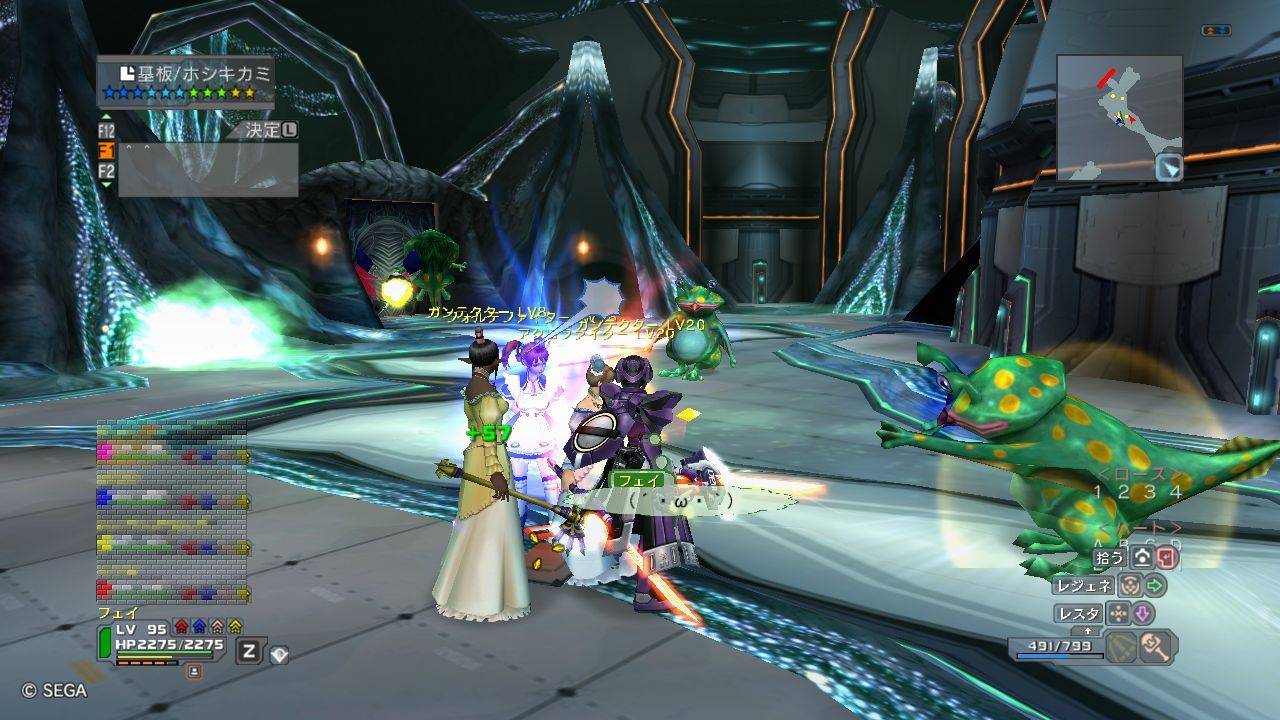Click the blue defense buff status icon
The image size is (1280, 720).
[199, 626]
